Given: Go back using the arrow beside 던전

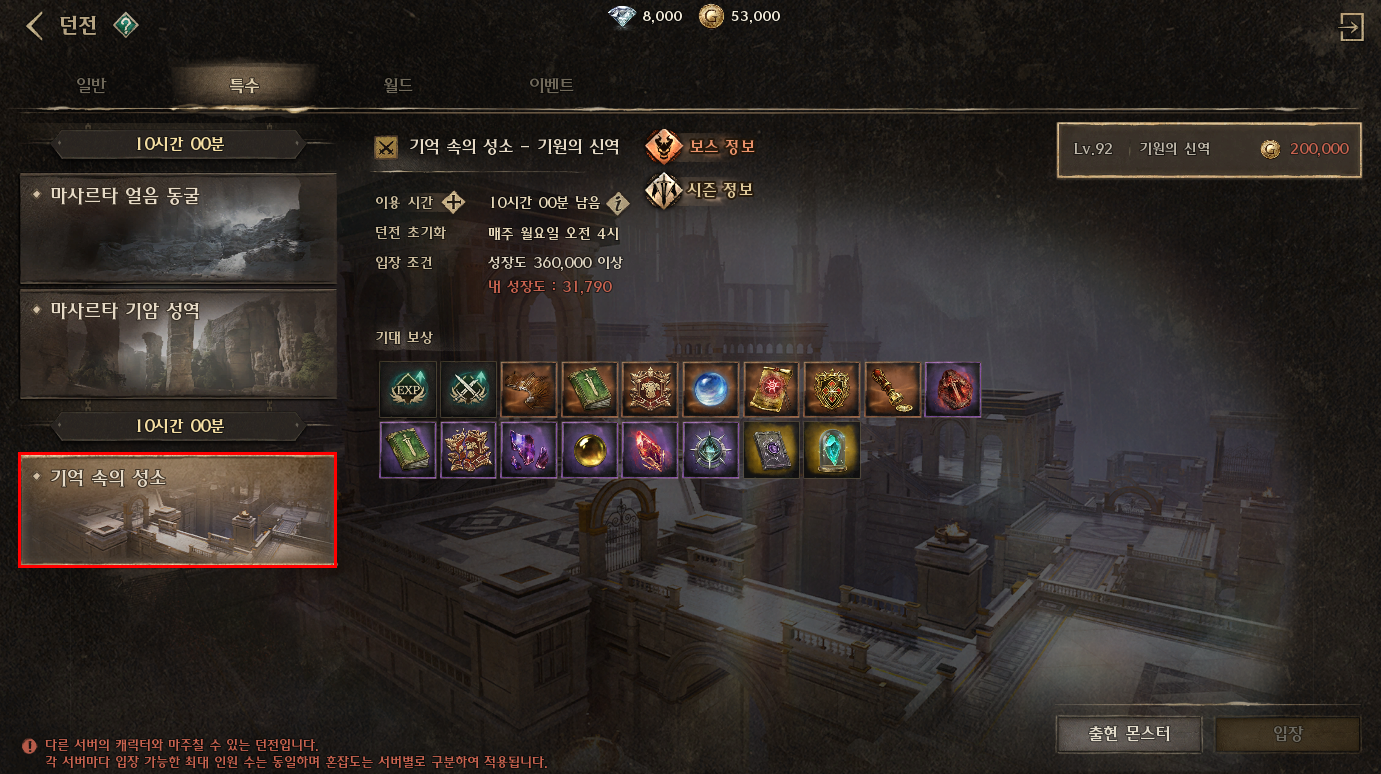Looking at the screenshot, I should pos(34,25).
